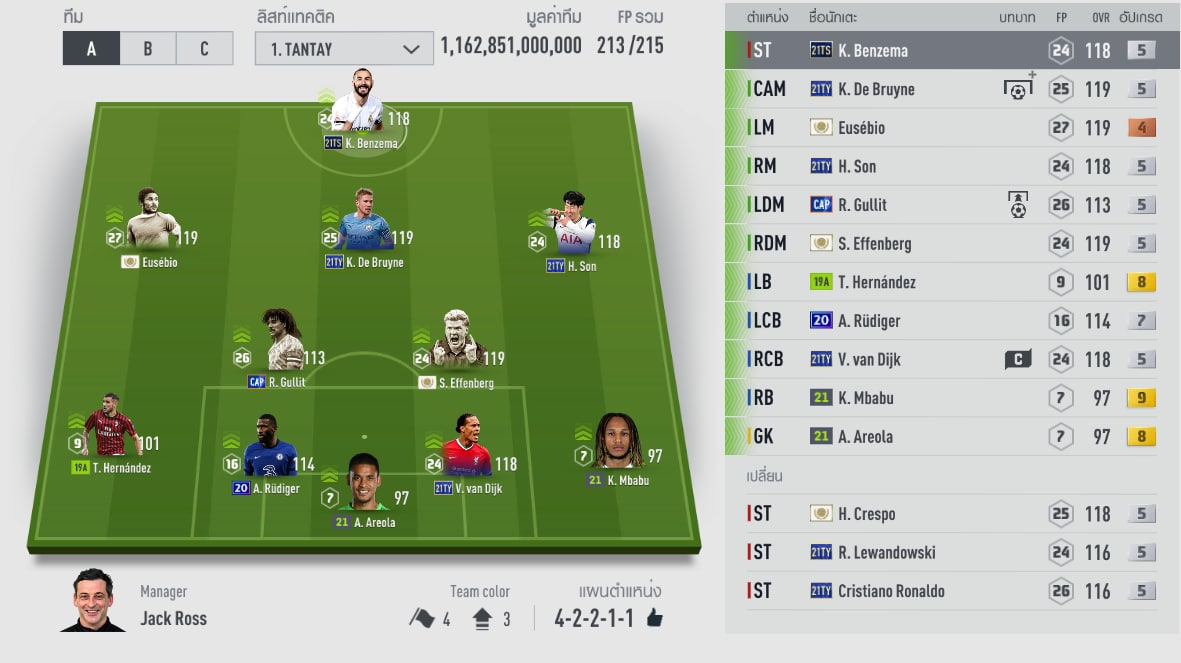This screenshot has height=663, width=1181.
Task: Switch to team tab B
Action: point(147,48)
